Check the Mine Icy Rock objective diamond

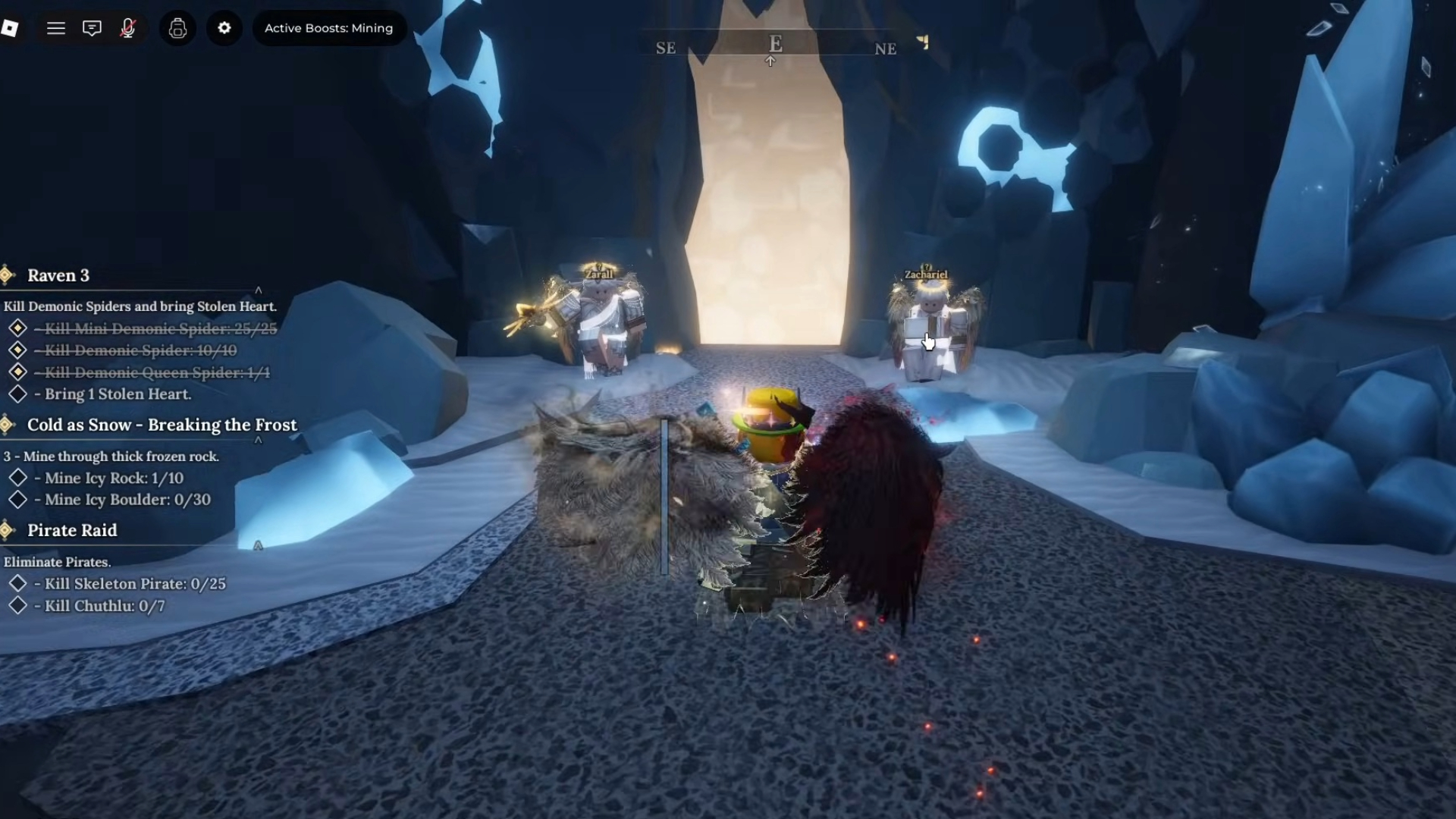coord(19,477)
